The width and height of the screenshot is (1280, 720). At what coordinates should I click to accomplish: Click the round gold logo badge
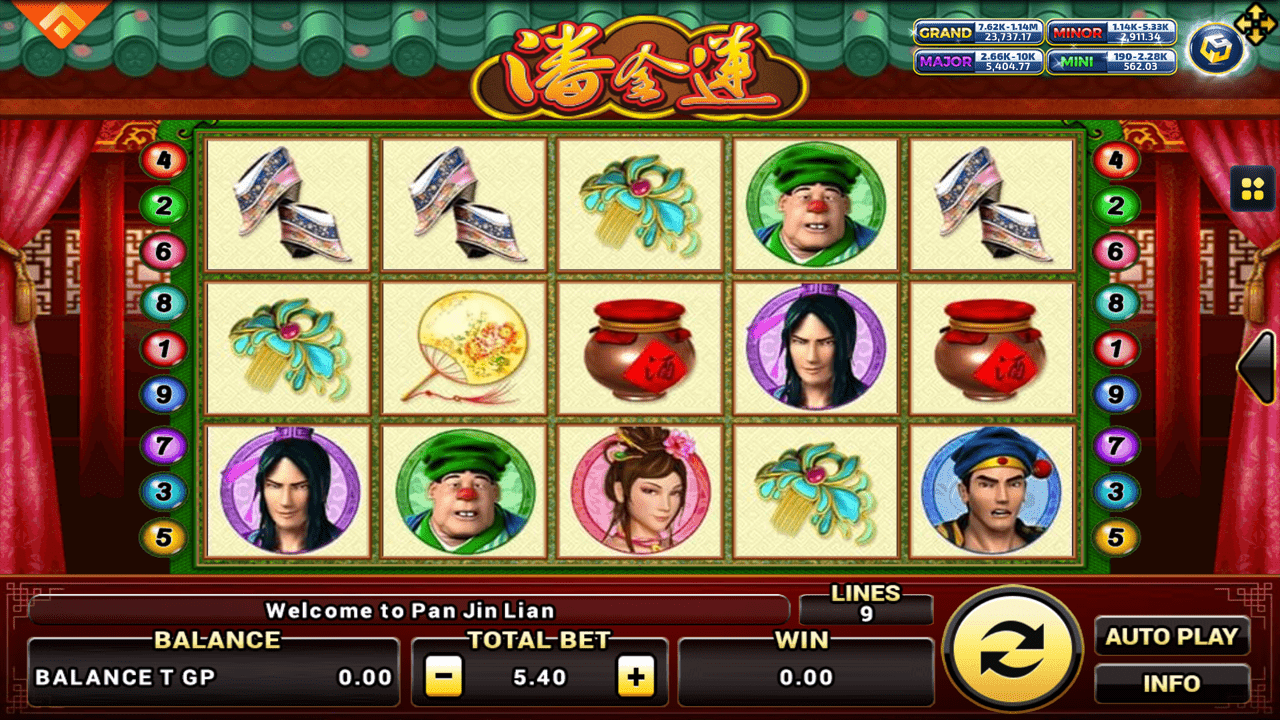point(1215,50)
